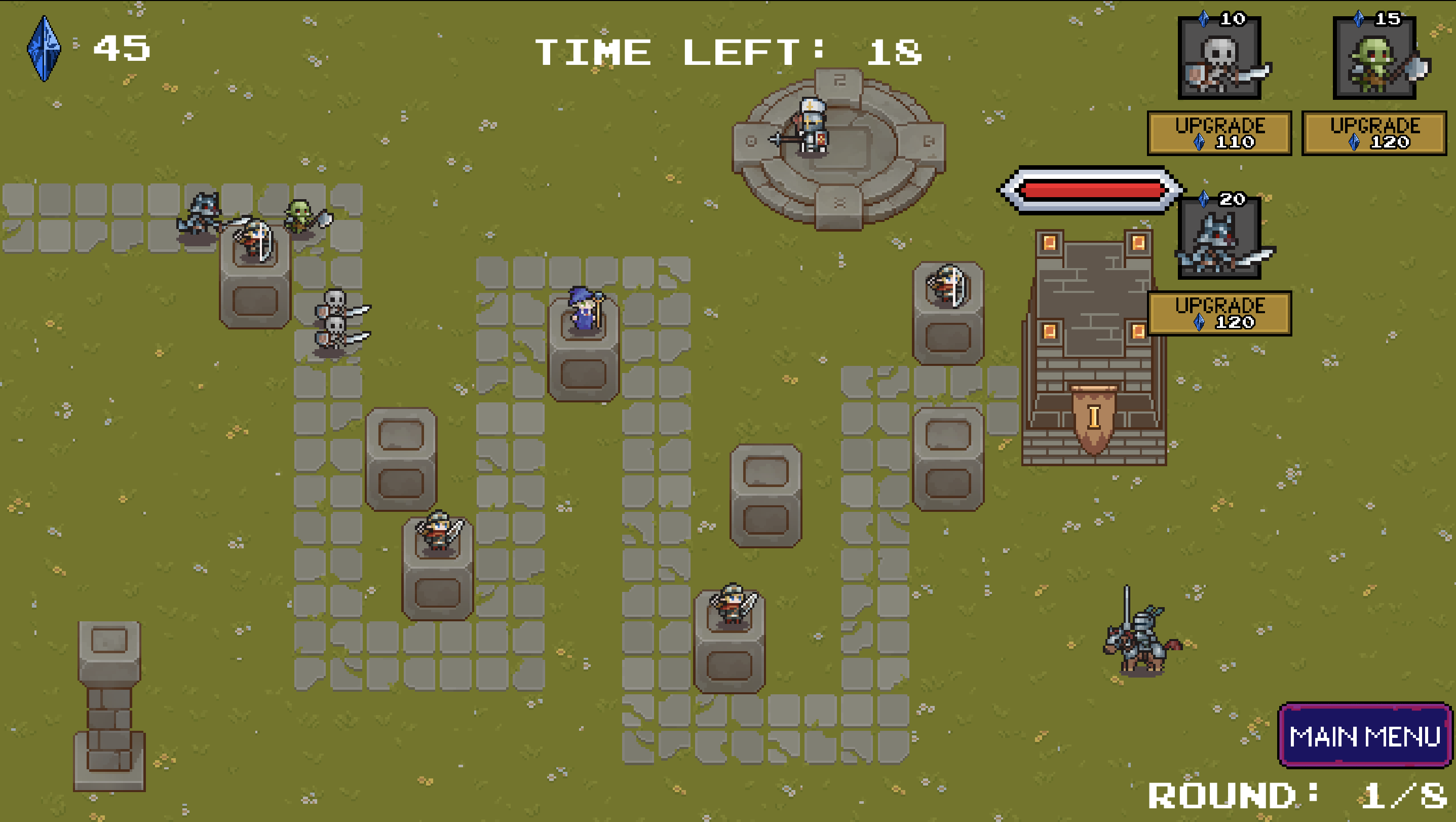Choose the green goblin unit card

1374,58
